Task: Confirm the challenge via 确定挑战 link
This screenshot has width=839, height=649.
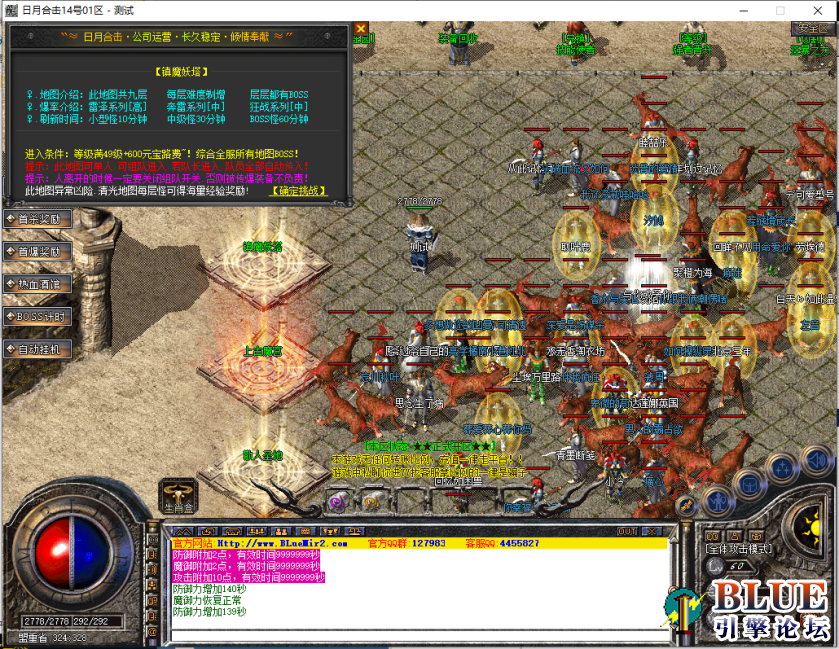Action: [302, 189]
